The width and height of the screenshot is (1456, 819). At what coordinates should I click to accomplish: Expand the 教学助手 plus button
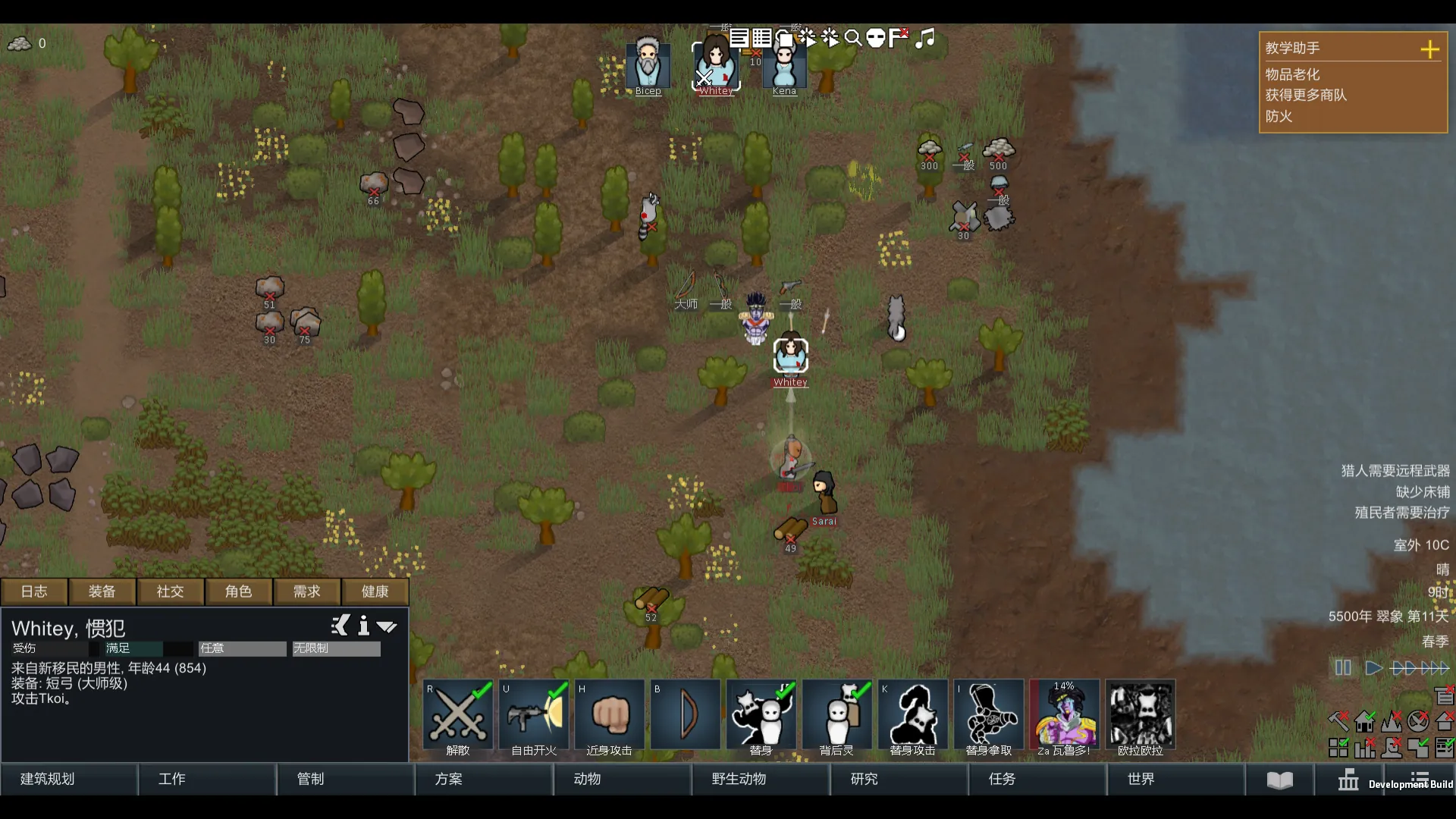coord(1429,49)
